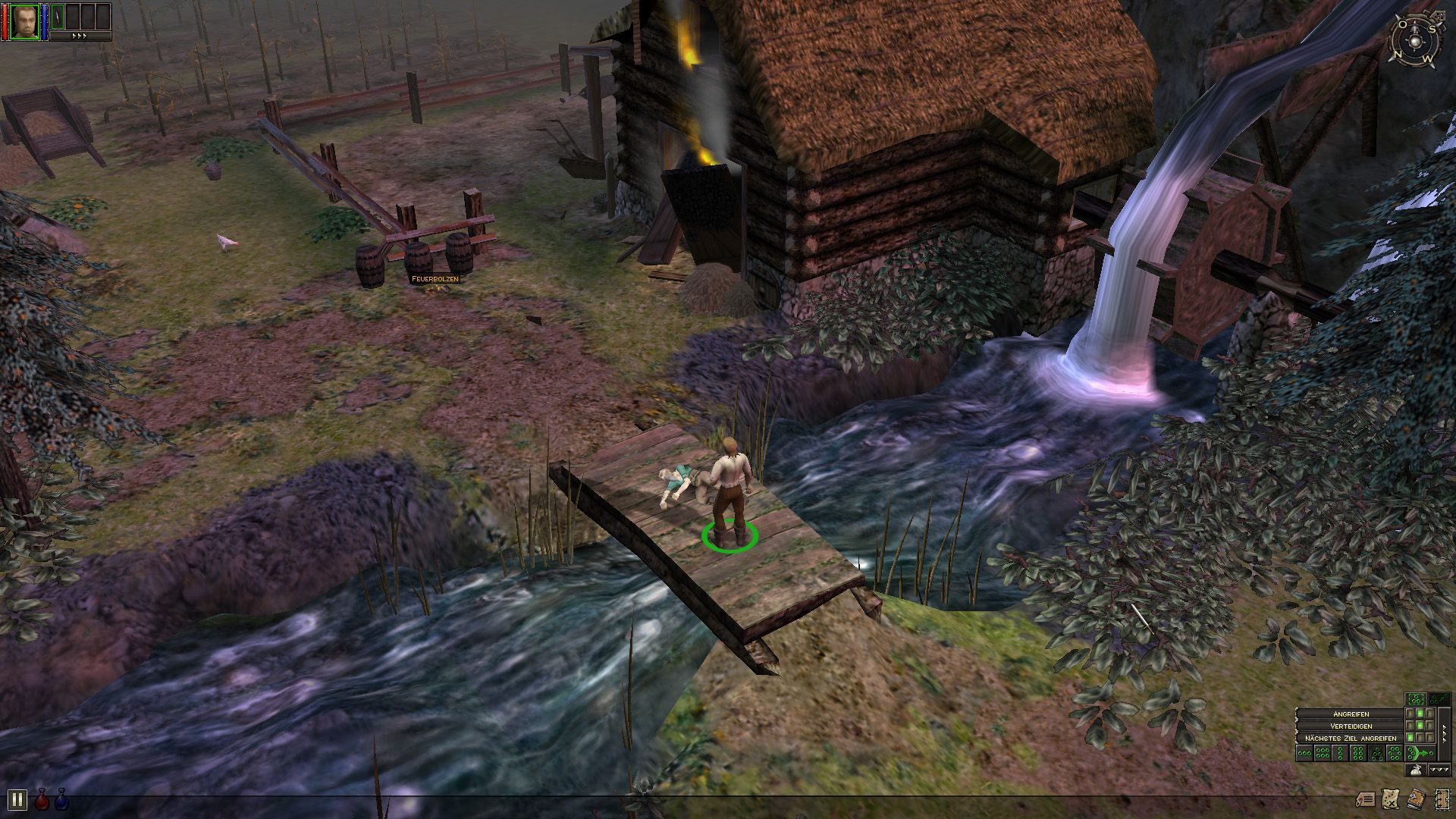Expand the character panel arrows below weapon slots
Screen dimensions: 1456x819
coord(79,36)
